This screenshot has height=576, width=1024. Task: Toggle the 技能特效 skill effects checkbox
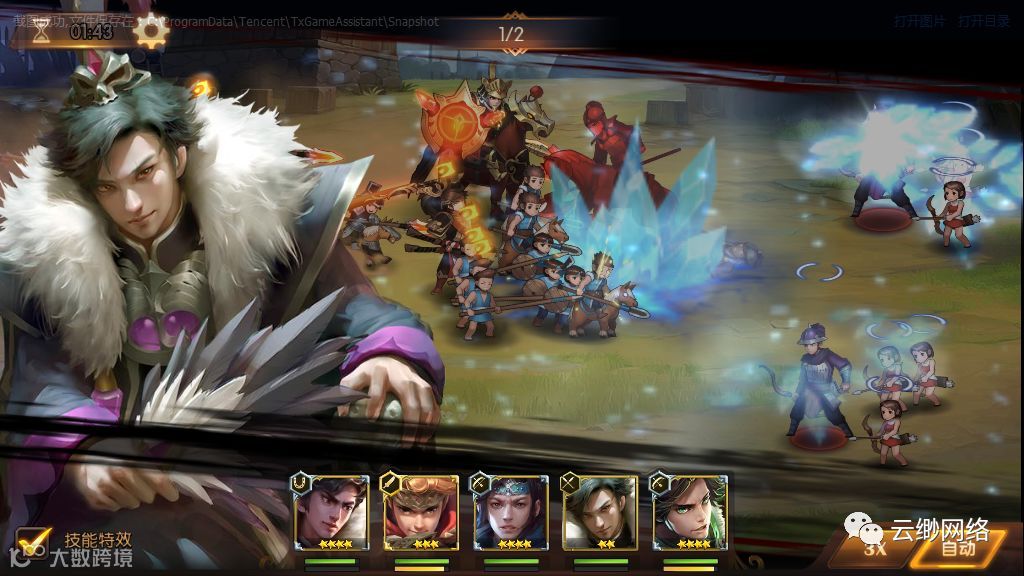point(35,541)
